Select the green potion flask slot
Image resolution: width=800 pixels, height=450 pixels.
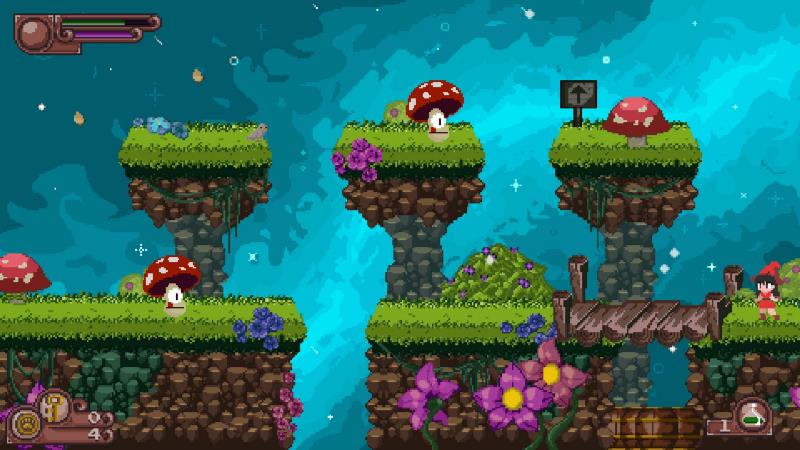point(751,419)
